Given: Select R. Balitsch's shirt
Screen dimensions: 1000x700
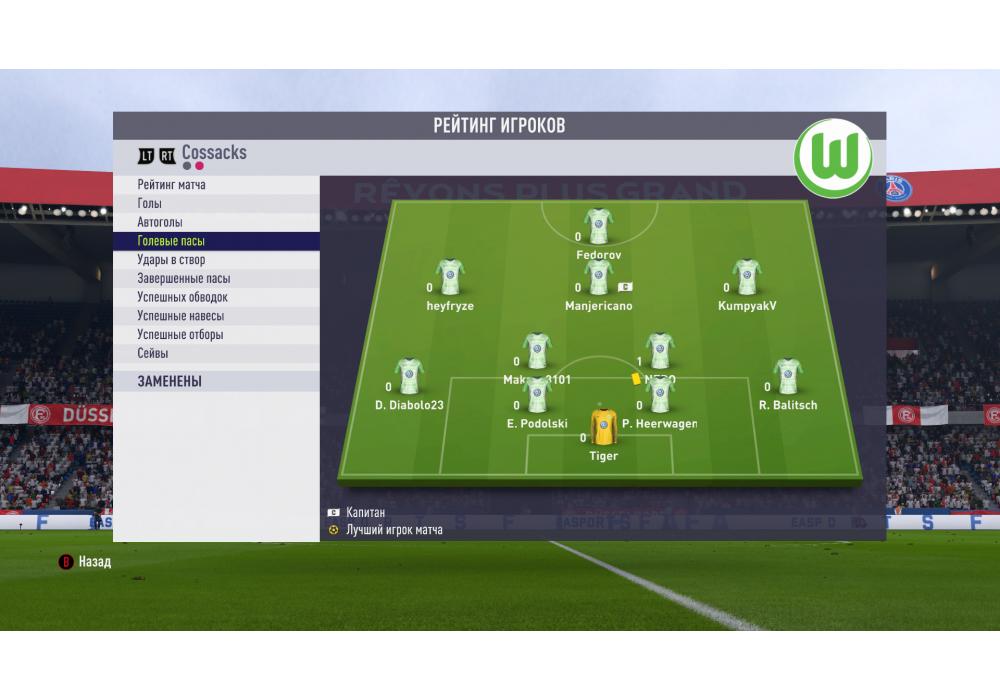Looking at the screenshot, I should (x=788, y=376).
